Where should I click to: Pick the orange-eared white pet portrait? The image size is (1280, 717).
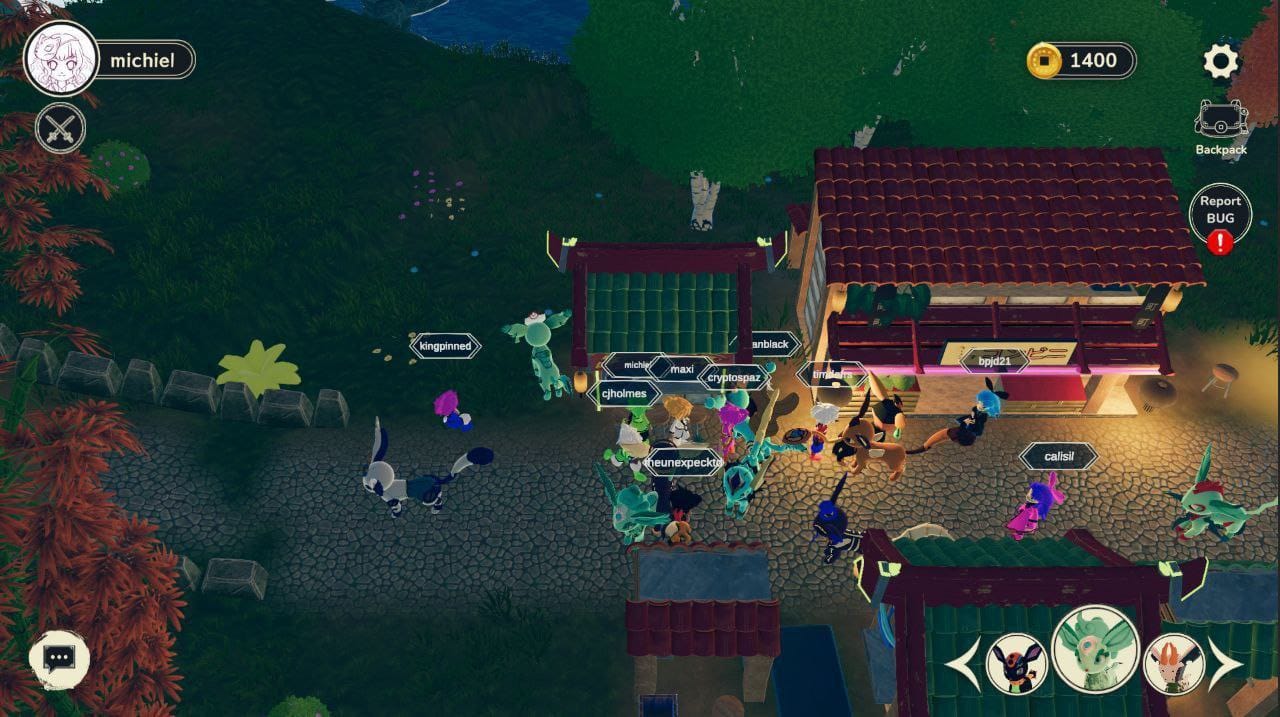(x=1174, y=665)
